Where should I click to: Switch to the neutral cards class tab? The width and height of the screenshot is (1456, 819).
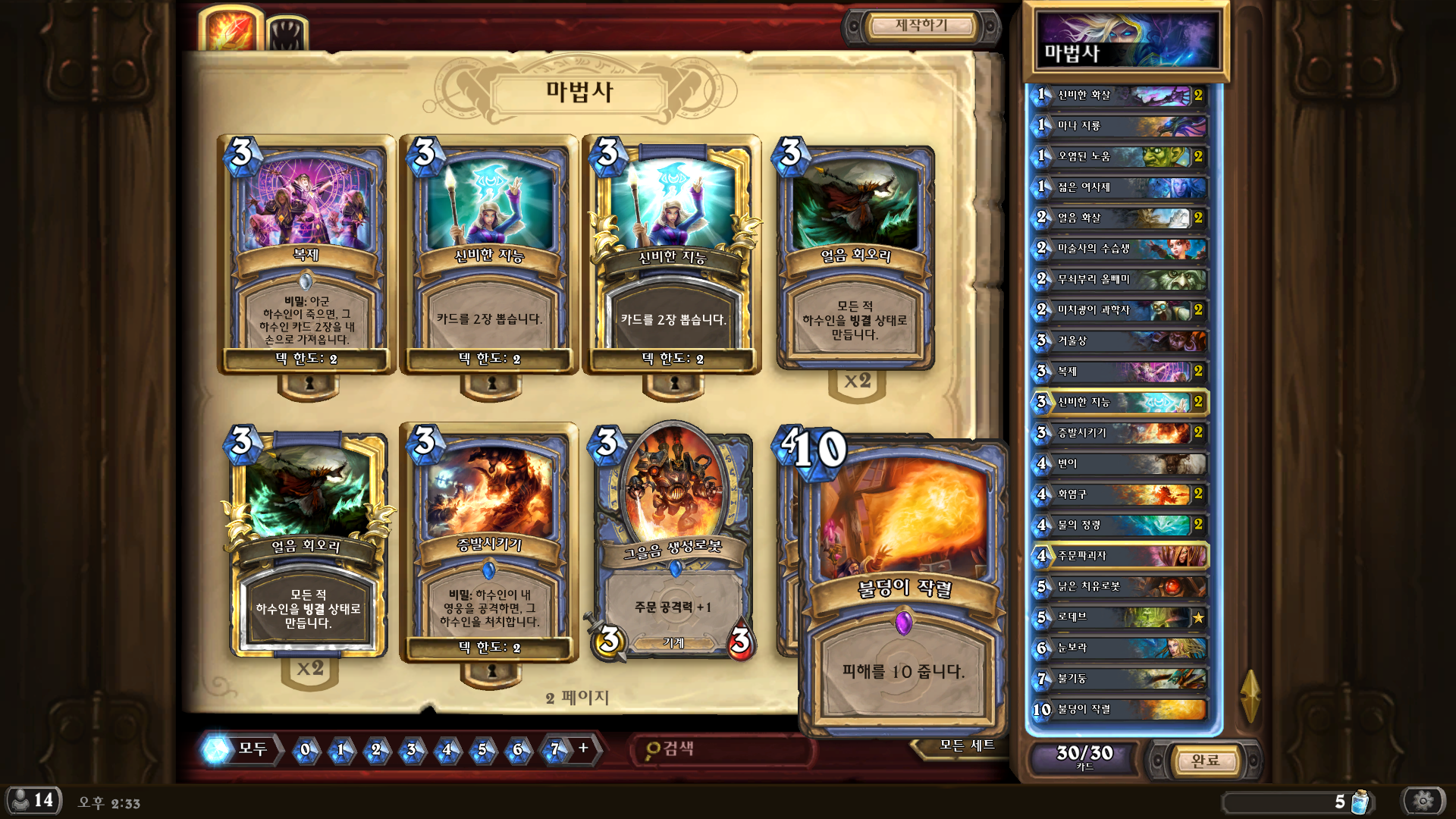click(287, 34)
